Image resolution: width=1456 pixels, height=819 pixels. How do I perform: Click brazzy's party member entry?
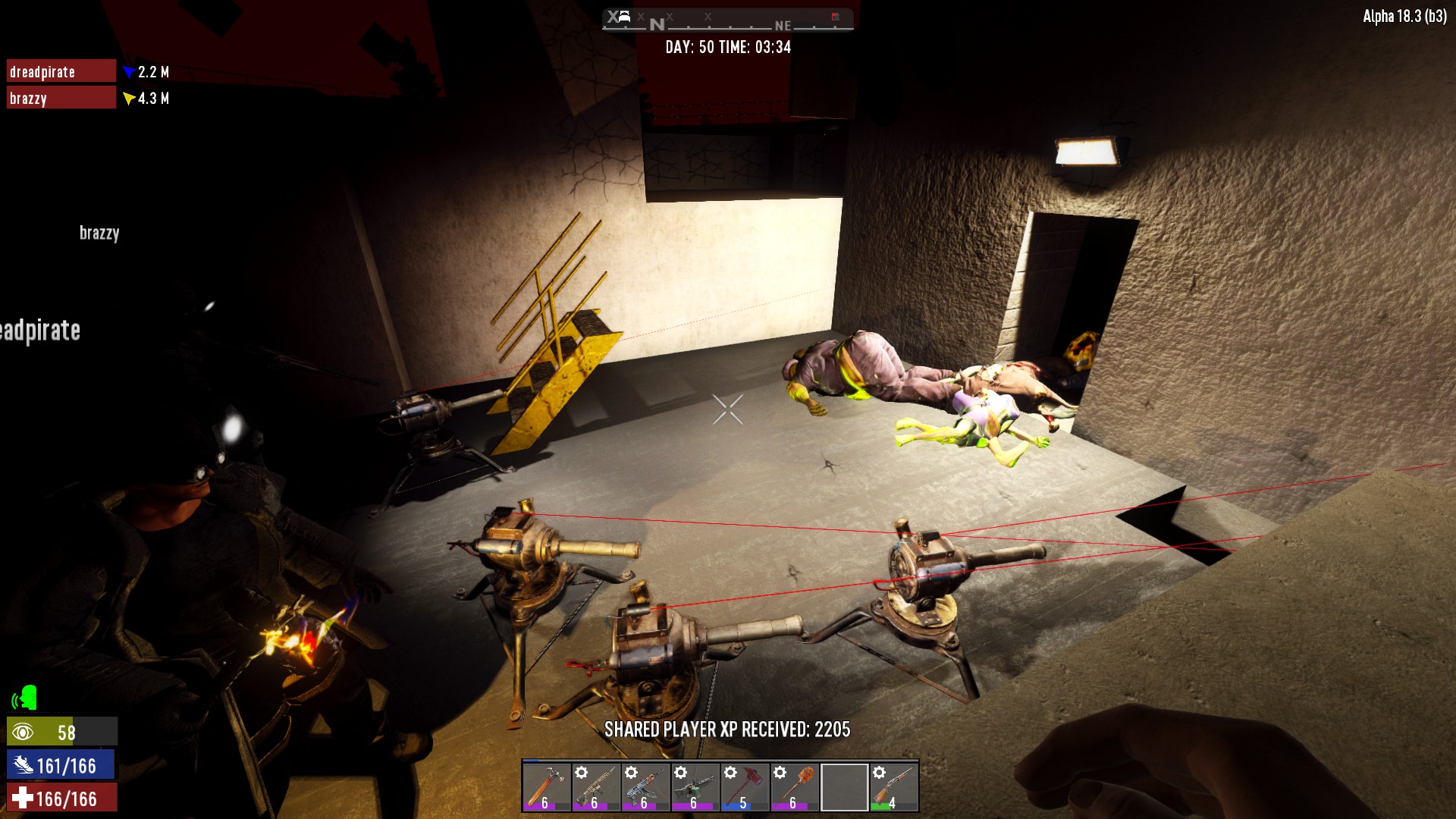click(61, 98)
